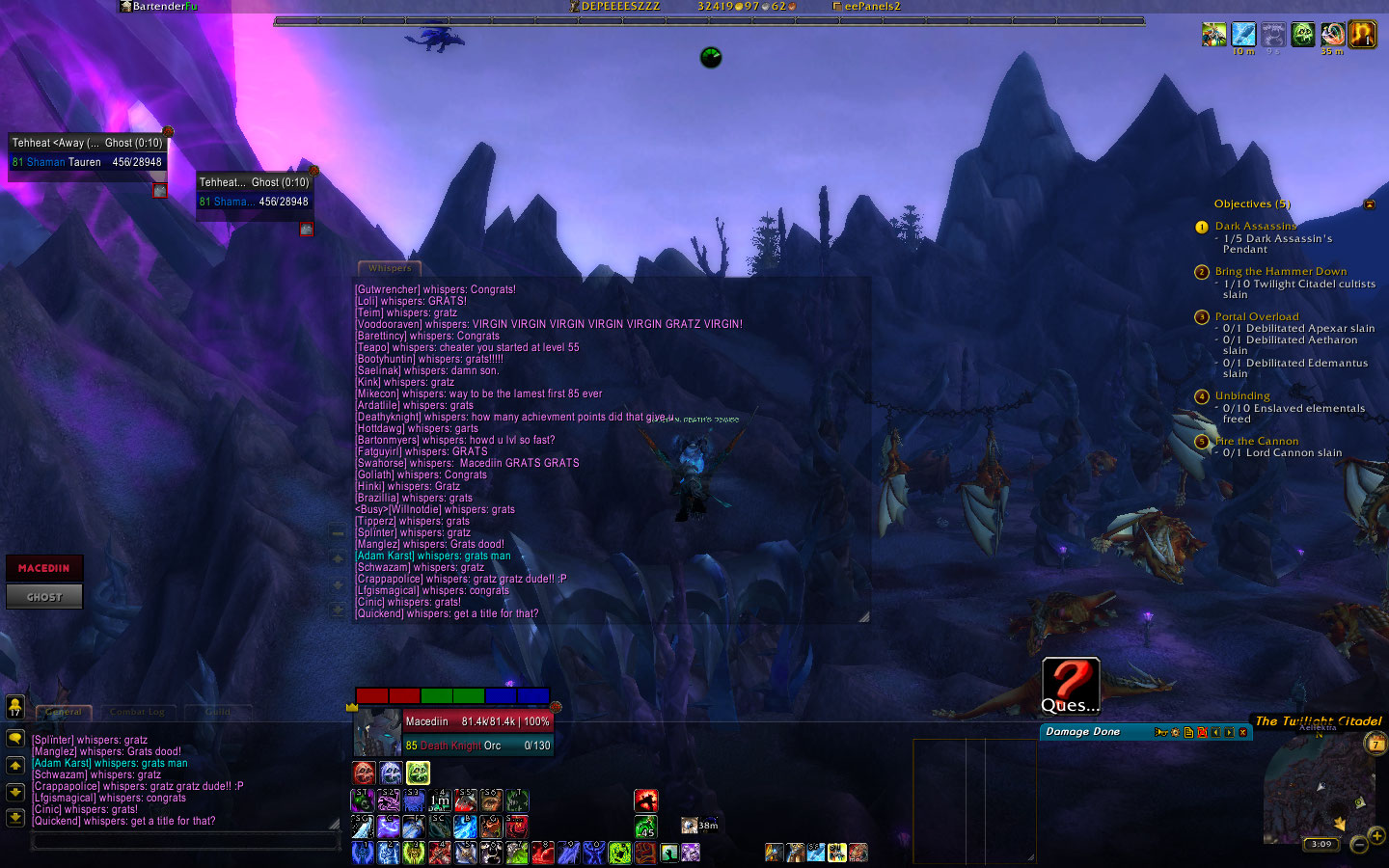
Task: Open the Guild chat tab
Action: pyautogui.click(x=218, y=712)
